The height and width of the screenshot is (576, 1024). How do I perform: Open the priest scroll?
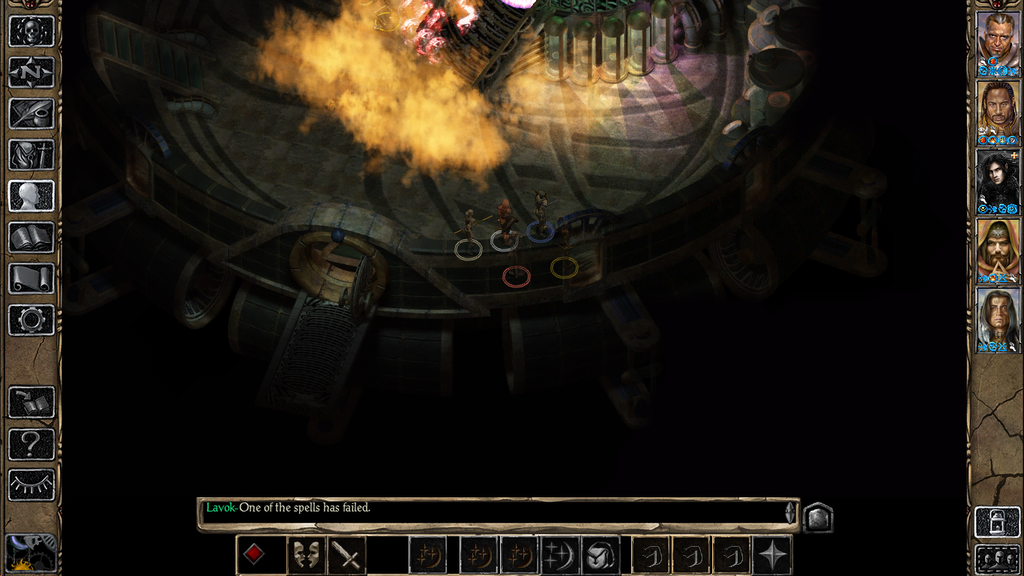pyautogui.click(x=31, y=278)
